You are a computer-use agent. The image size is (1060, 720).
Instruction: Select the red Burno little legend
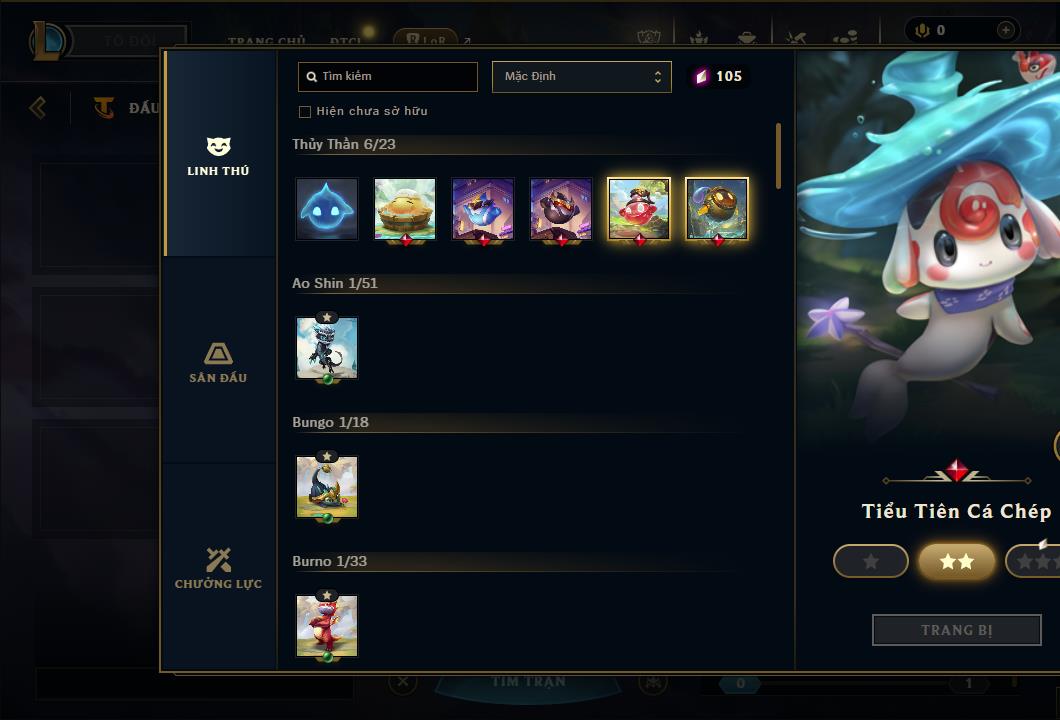coord(327,626)
